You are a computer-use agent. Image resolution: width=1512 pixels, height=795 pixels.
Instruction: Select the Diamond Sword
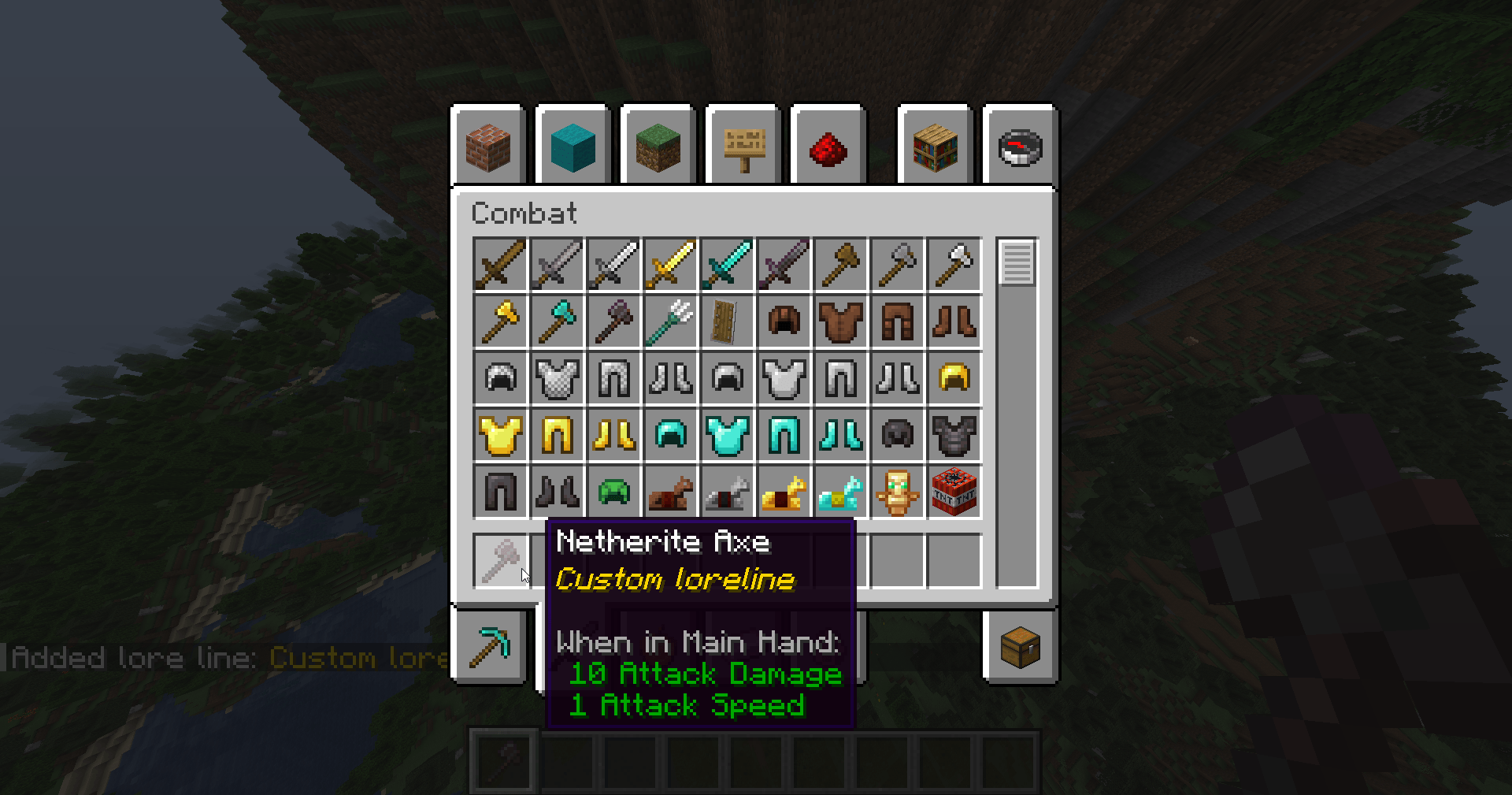727,264
